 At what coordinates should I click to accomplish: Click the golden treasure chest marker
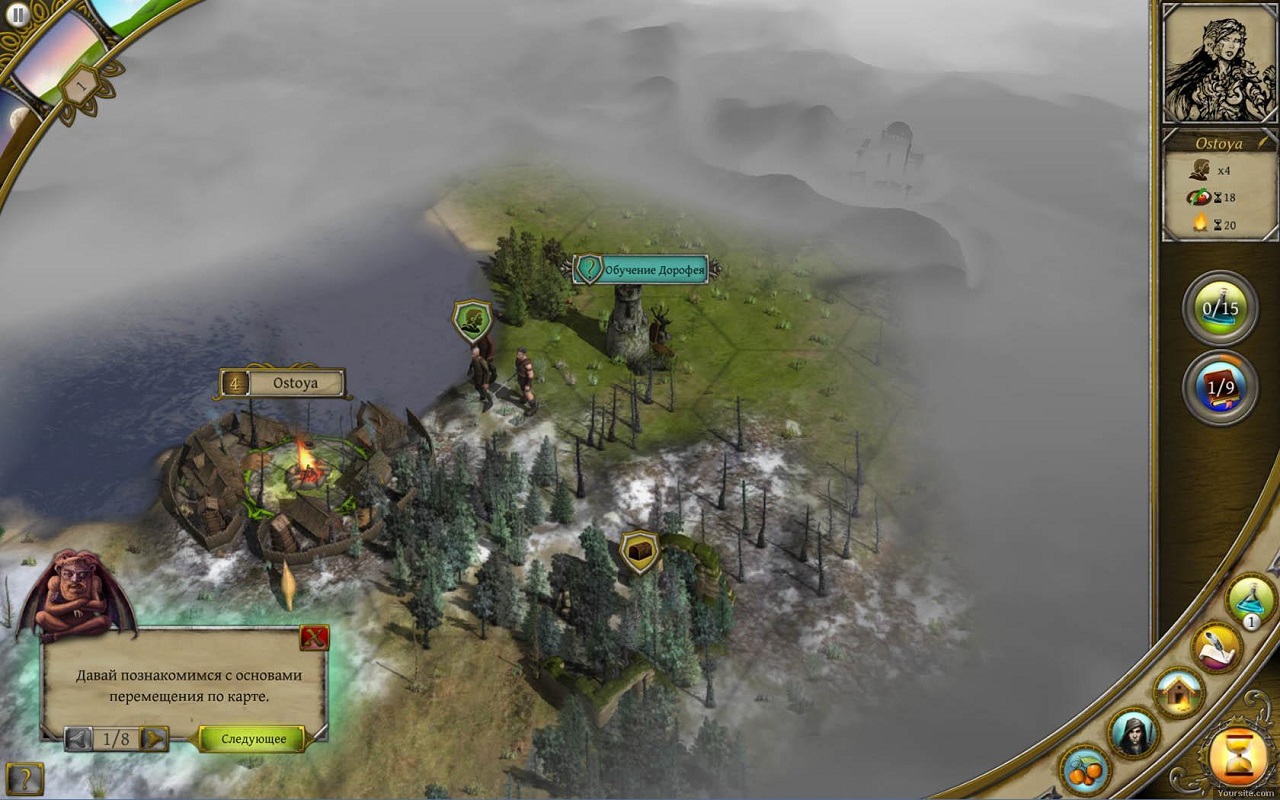pos(638,550)
